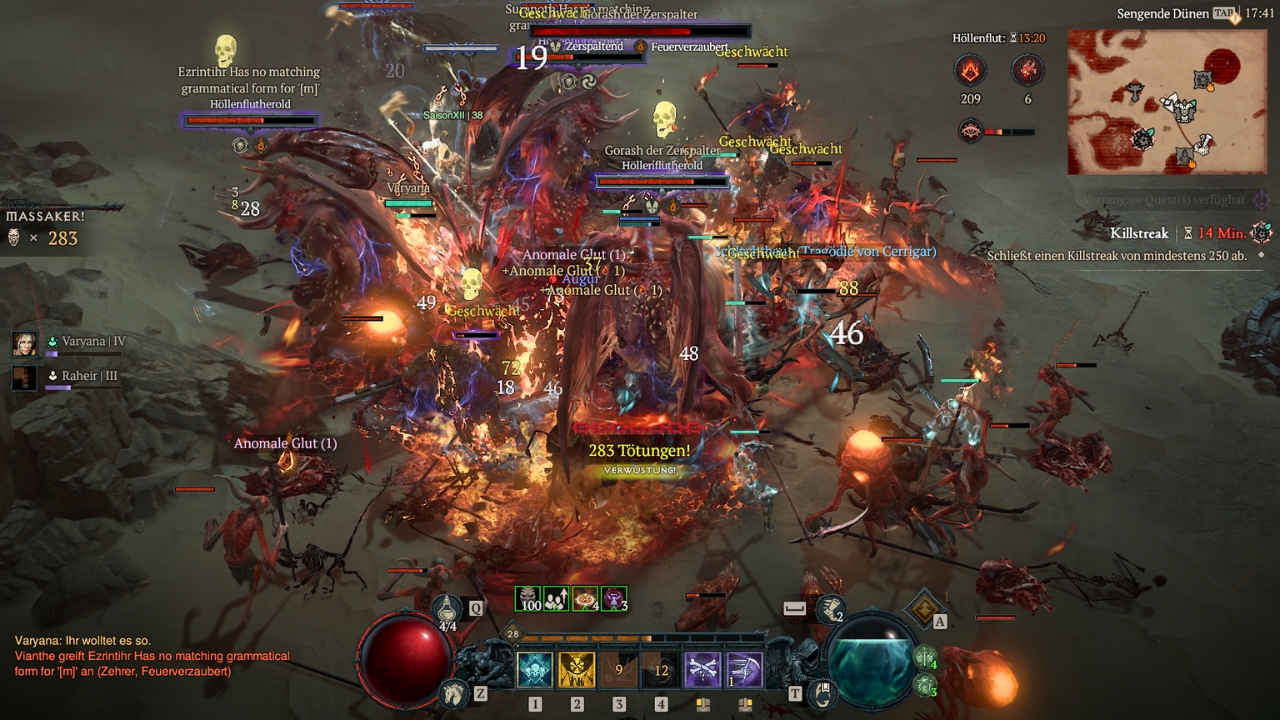Cast the purple skull-and-crossbones skill
Screen dimensions: 1280x720
(703, 669)
